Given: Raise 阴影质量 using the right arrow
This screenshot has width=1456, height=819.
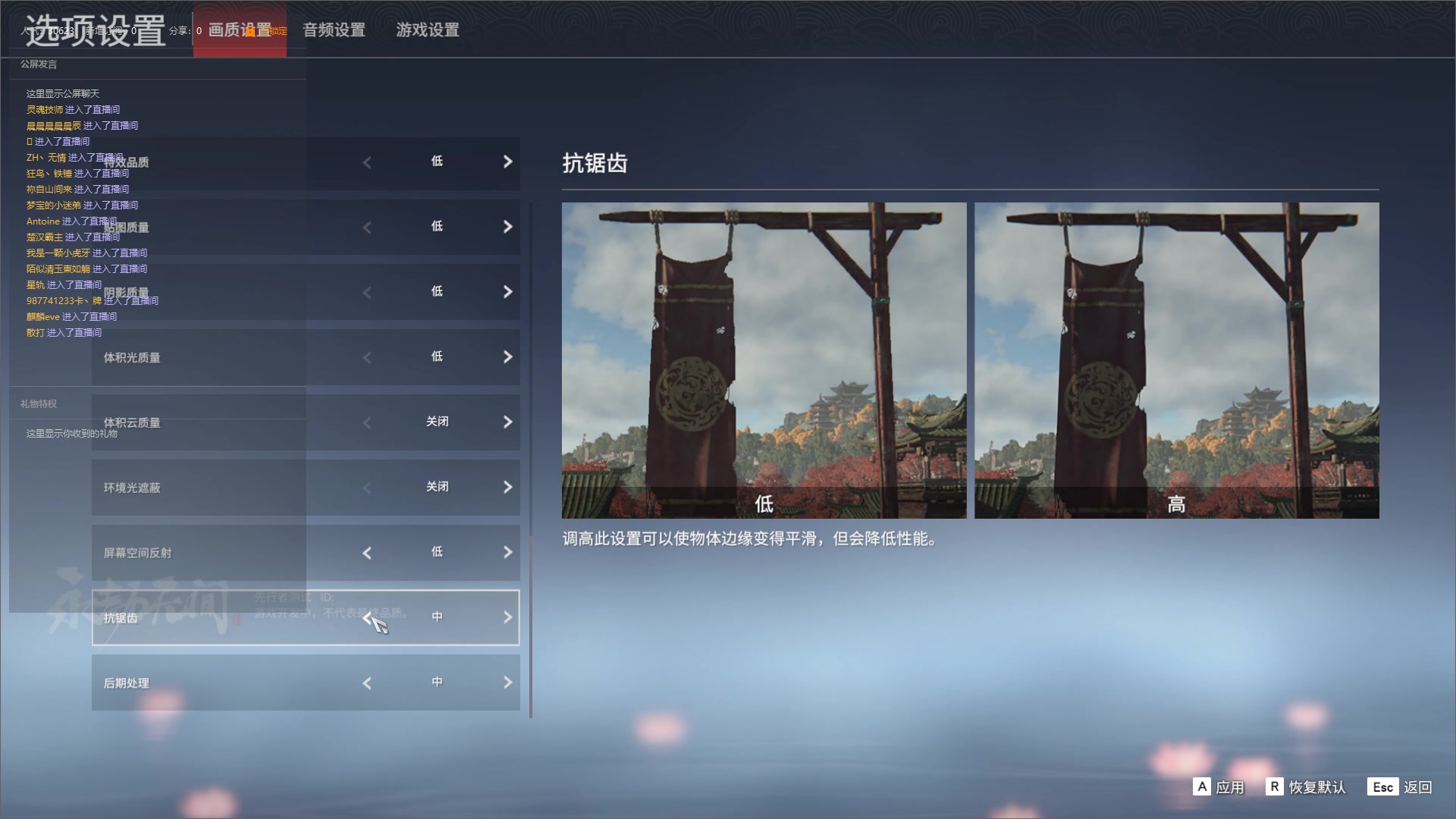Looking at the screenshot, I should tap(508, 292).
